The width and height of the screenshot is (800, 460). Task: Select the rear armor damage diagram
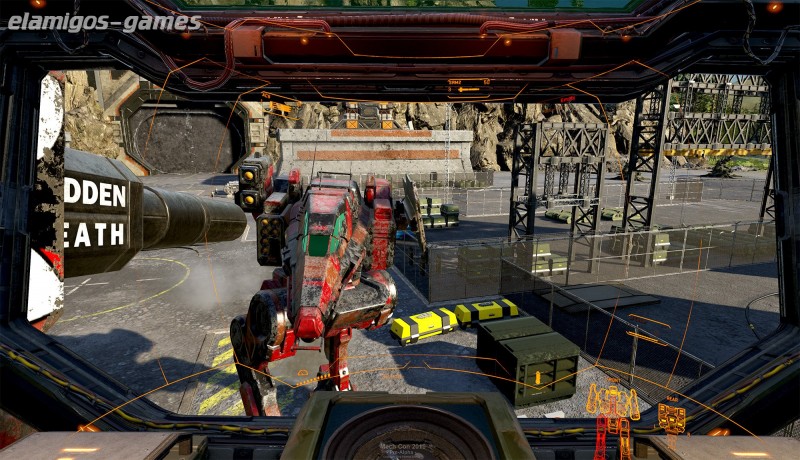coord(671,418)
